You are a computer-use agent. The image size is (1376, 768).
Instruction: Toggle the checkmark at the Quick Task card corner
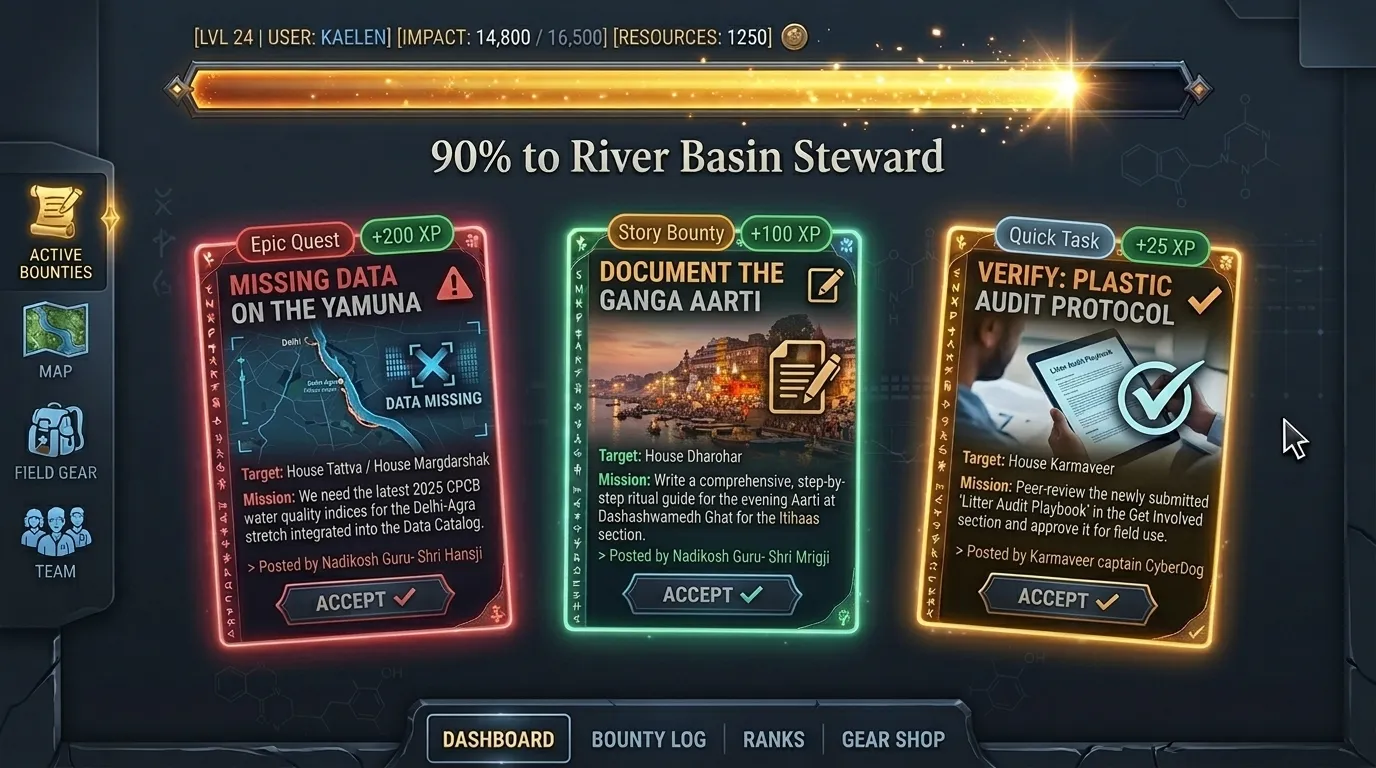(x=1196, y=633)
